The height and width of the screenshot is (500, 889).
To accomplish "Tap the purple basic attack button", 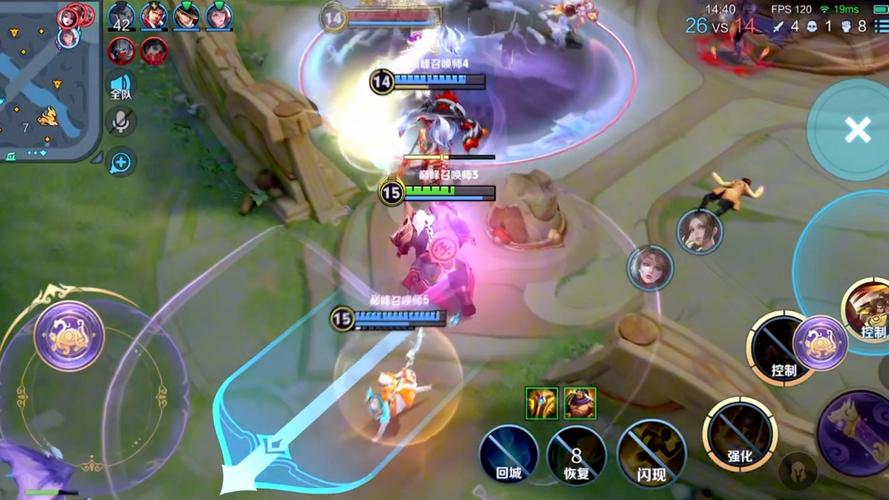I will [858, 432].
